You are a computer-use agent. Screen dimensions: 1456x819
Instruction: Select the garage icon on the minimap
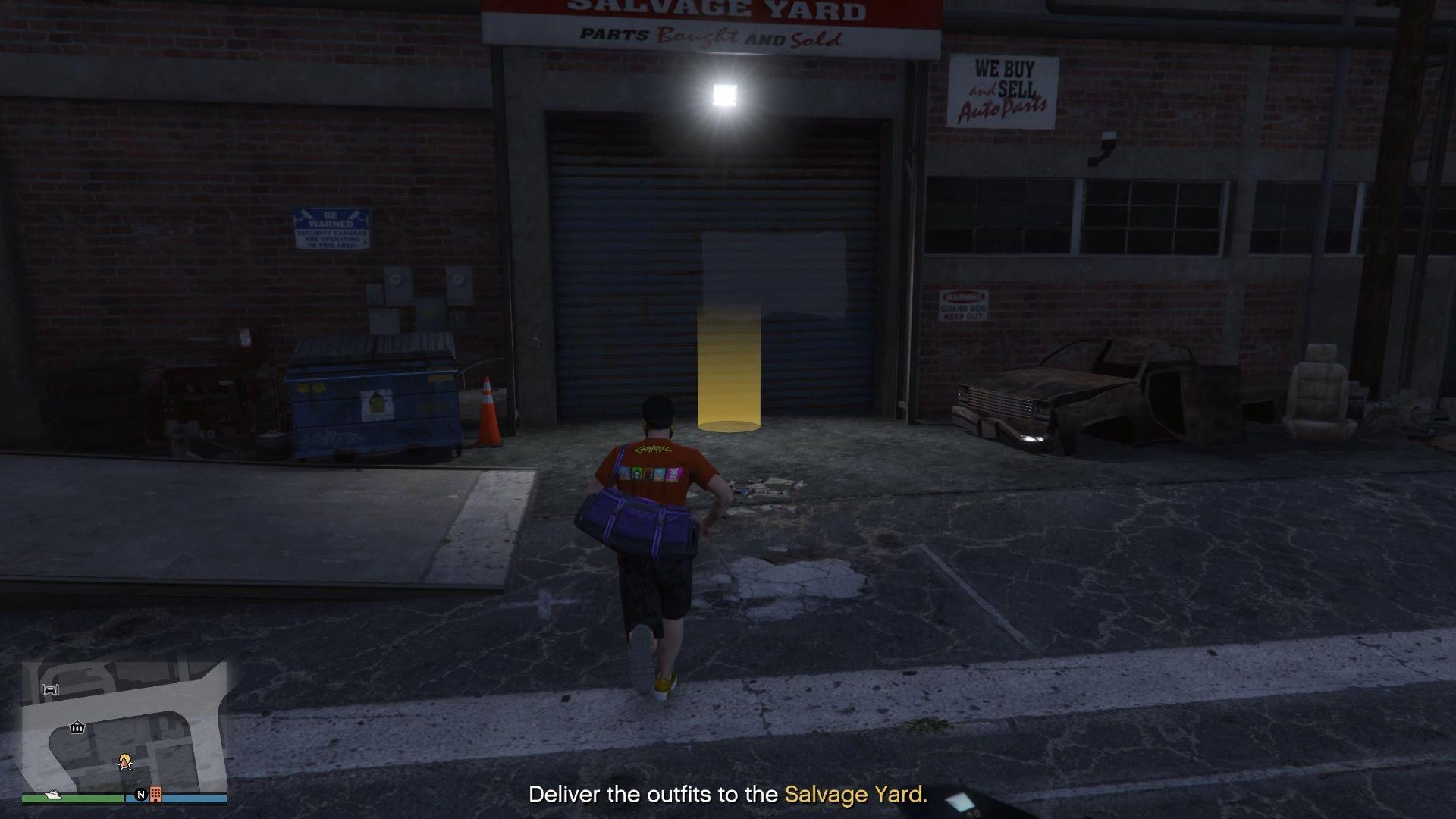[50, 690]
